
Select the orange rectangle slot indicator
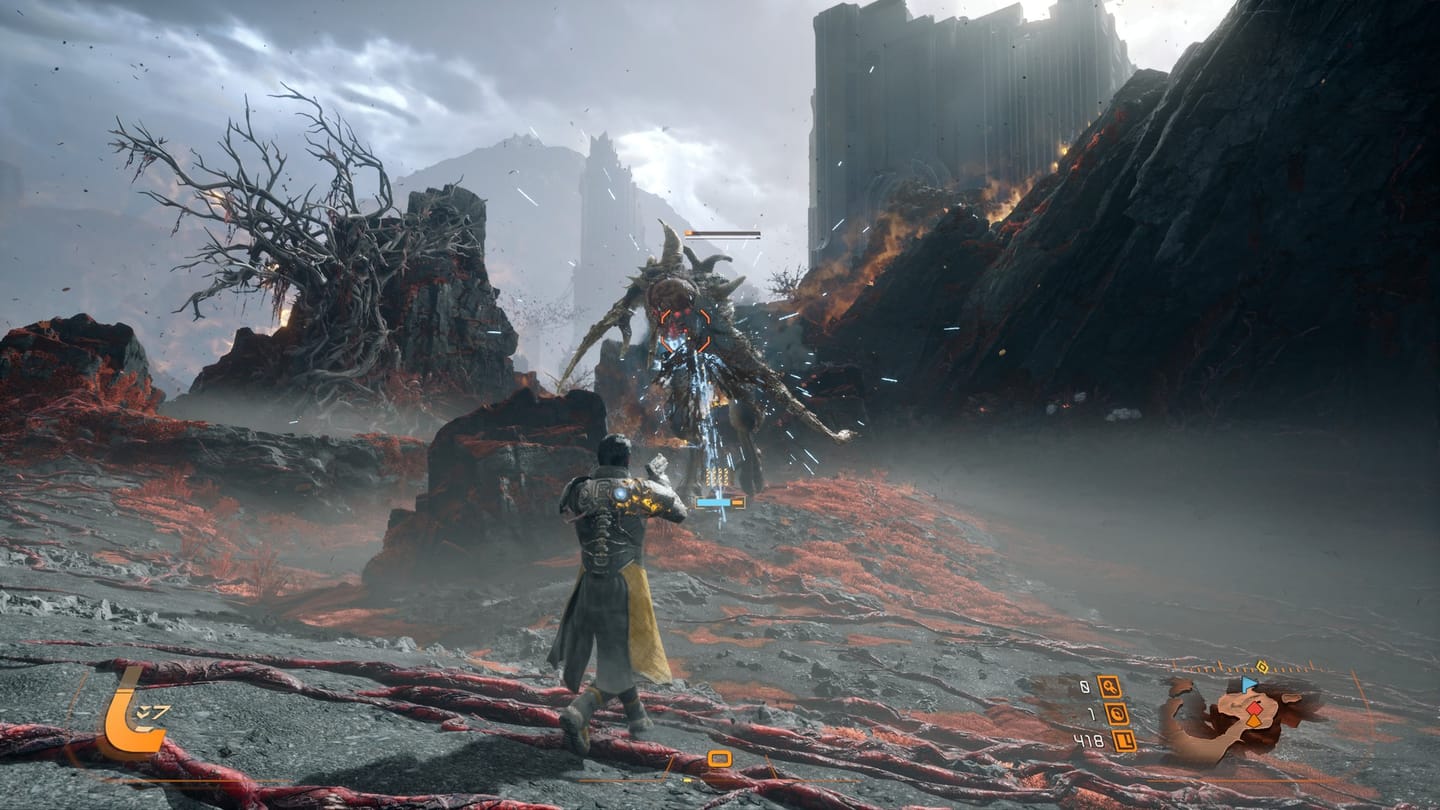pyautogui.click(x=719, y=758)
